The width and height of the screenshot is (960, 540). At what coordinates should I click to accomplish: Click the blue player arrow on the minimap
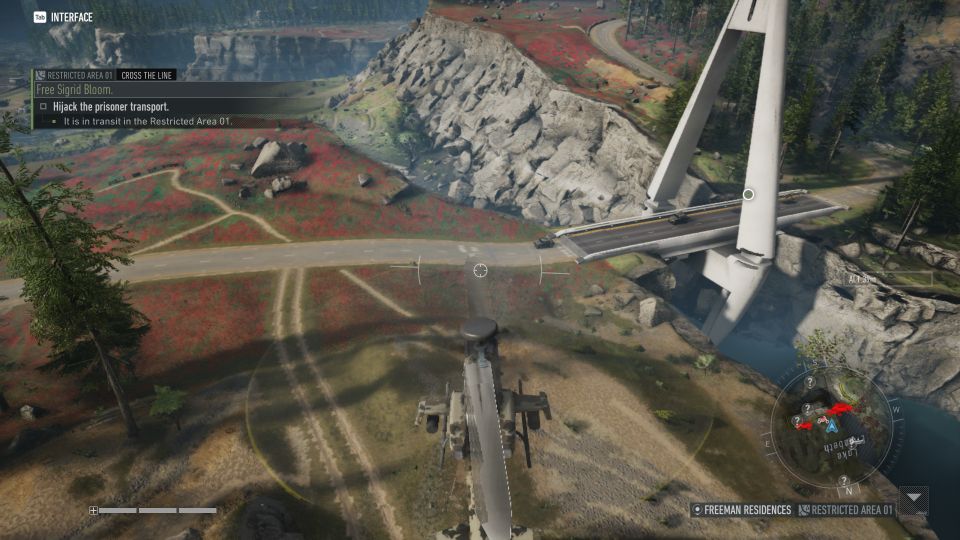pos(832,424)
